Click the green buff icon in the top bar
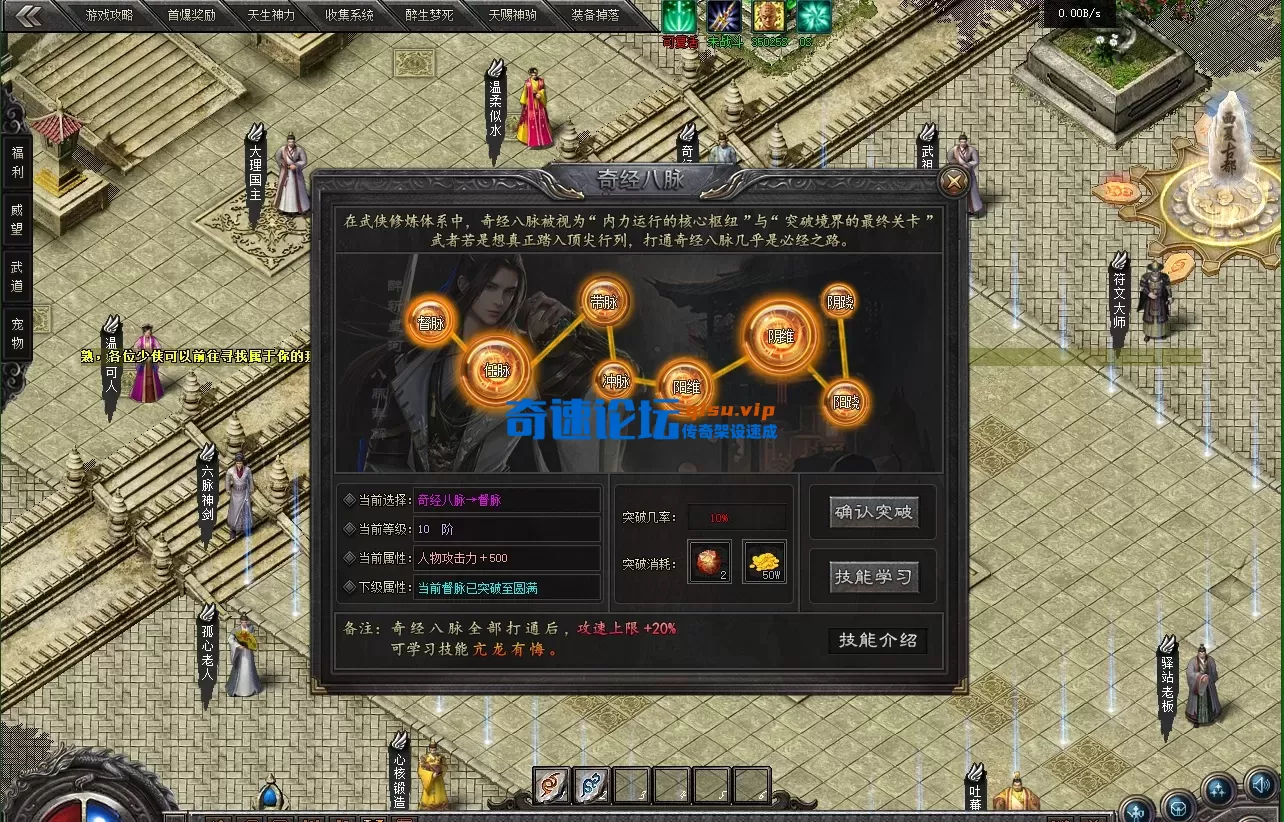Viewport: 1284px width, 822px height. click(x=679, y=16)
